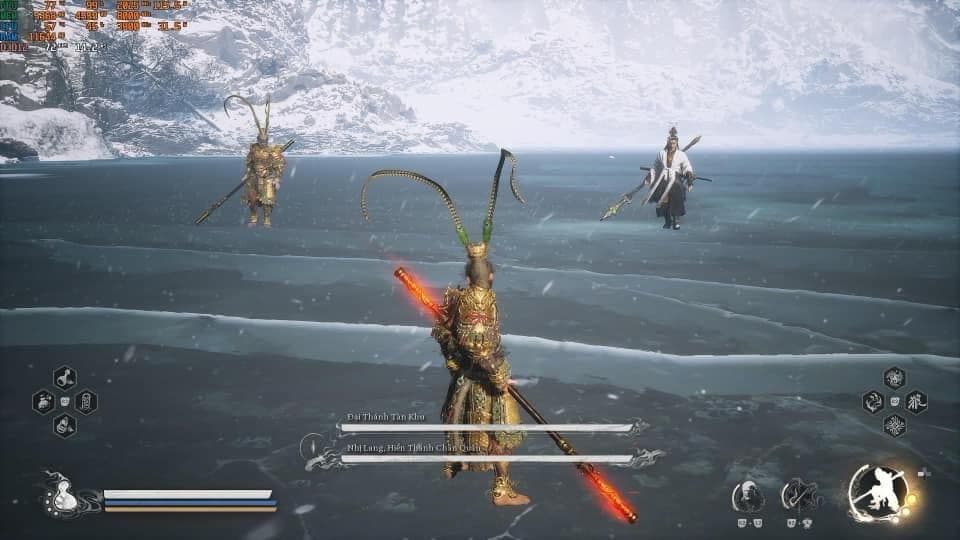Click the glowing monkey-with-staff stance icon
Screen dimensions: 960x540
(x=878, y=492)
